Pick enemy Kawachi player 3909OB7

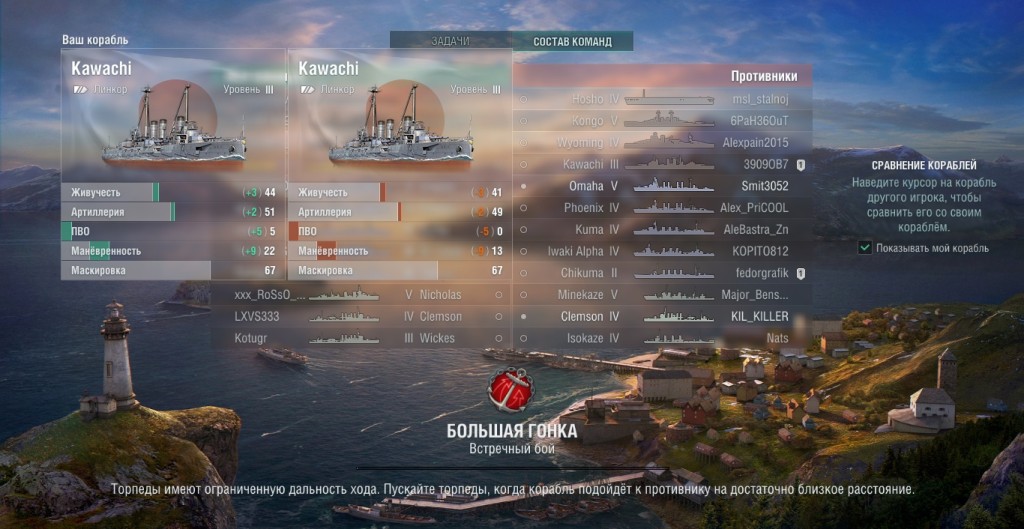[x=662, y=164]
